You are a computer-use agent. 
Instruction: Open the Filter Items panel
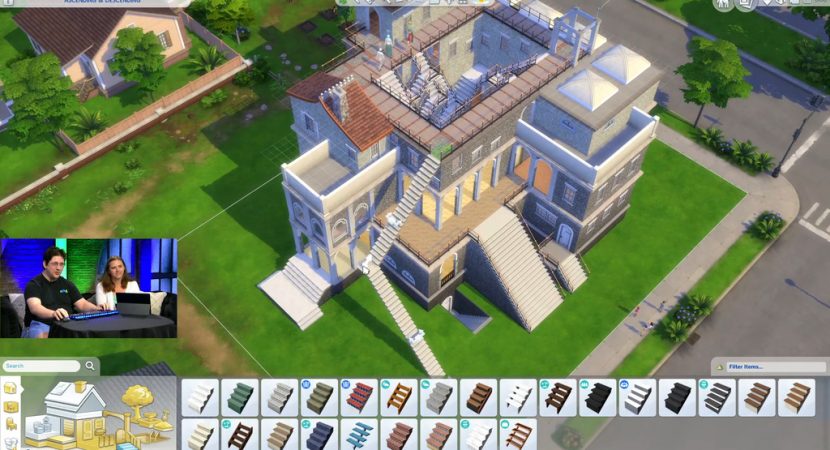click(x=766, y=367)
